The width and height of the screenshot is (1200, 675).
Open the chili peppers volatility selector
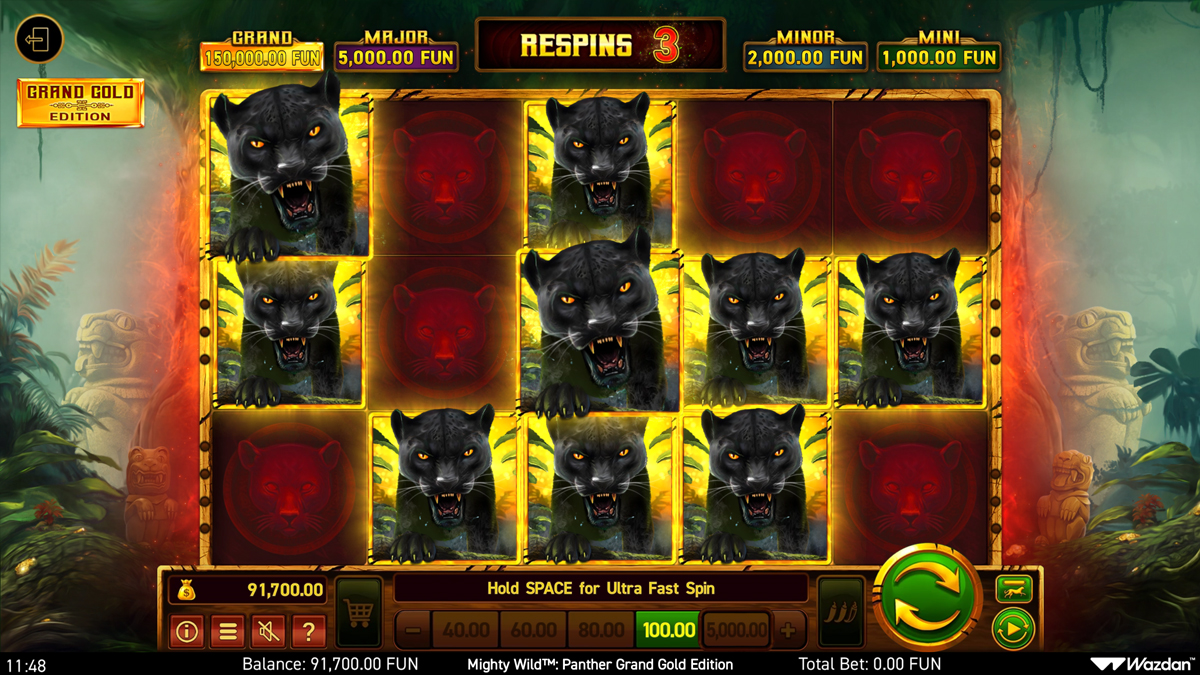click(x=840, y=611)
